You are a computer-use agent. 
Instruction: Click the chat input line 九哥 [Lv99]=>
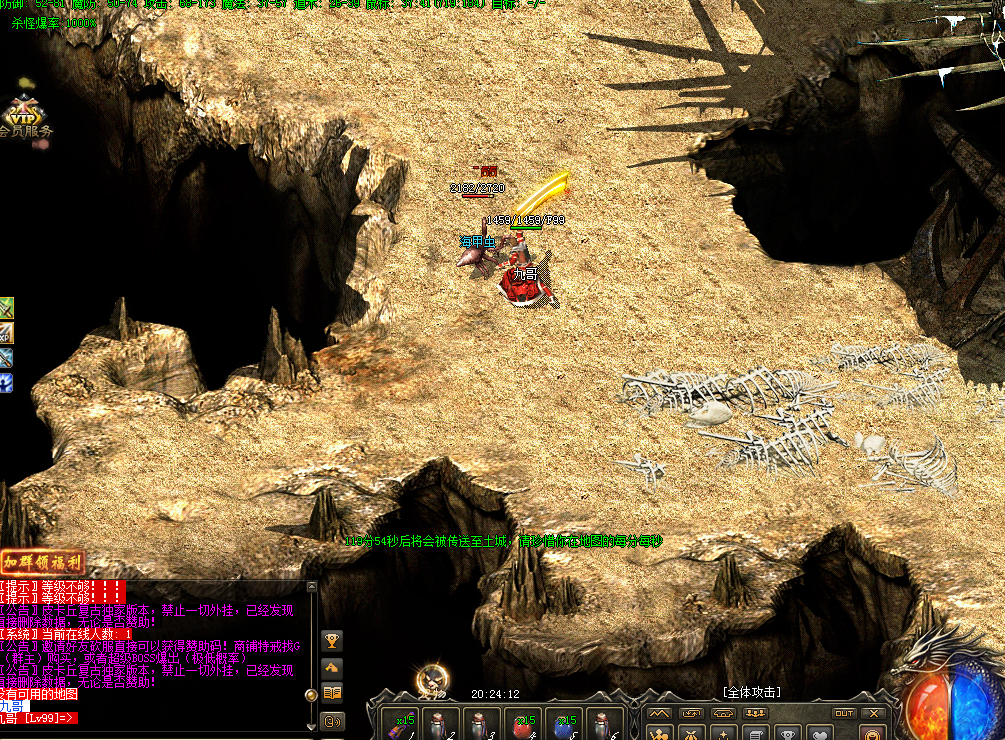tap(40, 718)
